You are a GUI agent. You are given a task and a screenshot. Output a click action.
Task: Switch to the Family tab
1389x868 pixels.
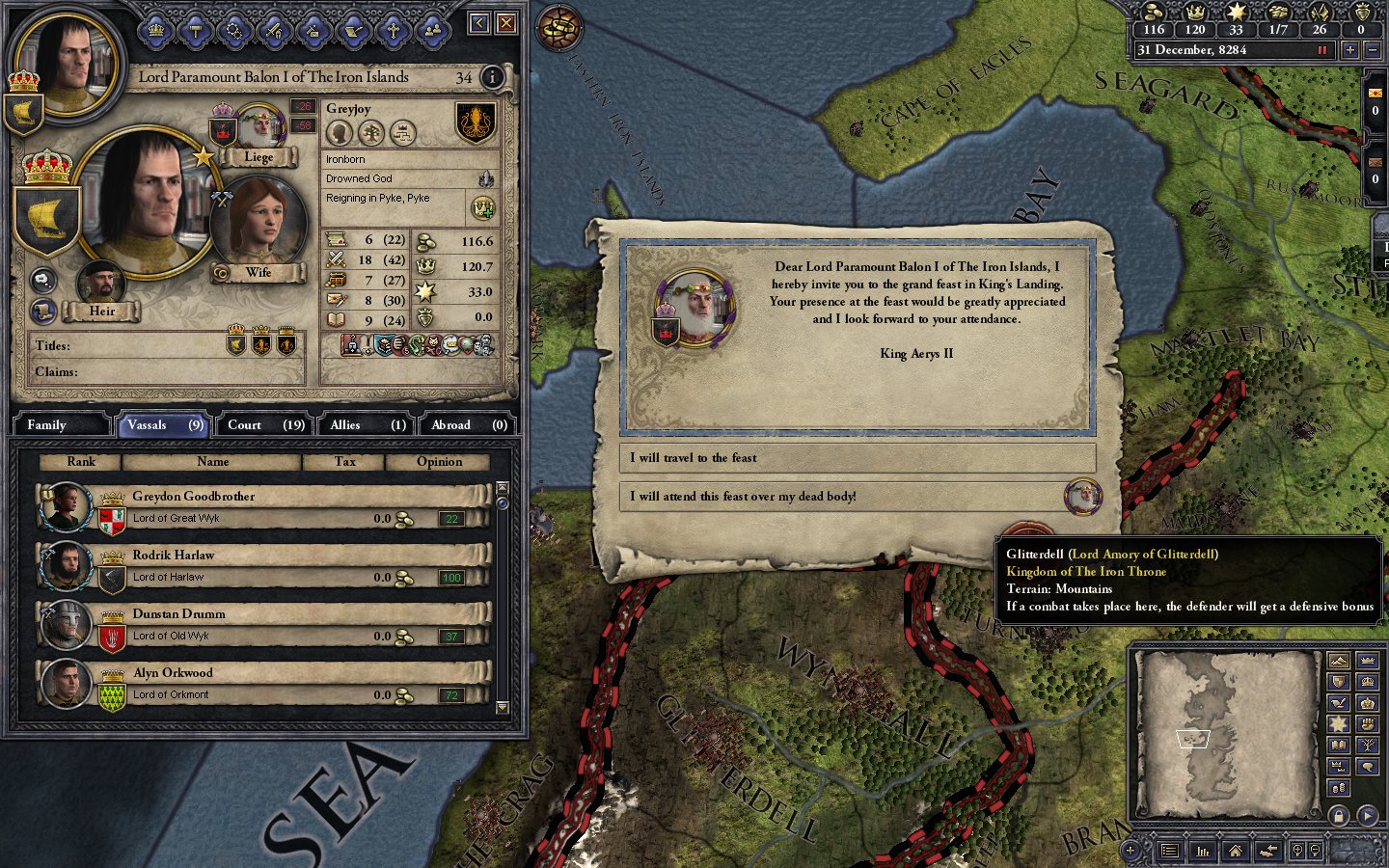tap(60, 425)
